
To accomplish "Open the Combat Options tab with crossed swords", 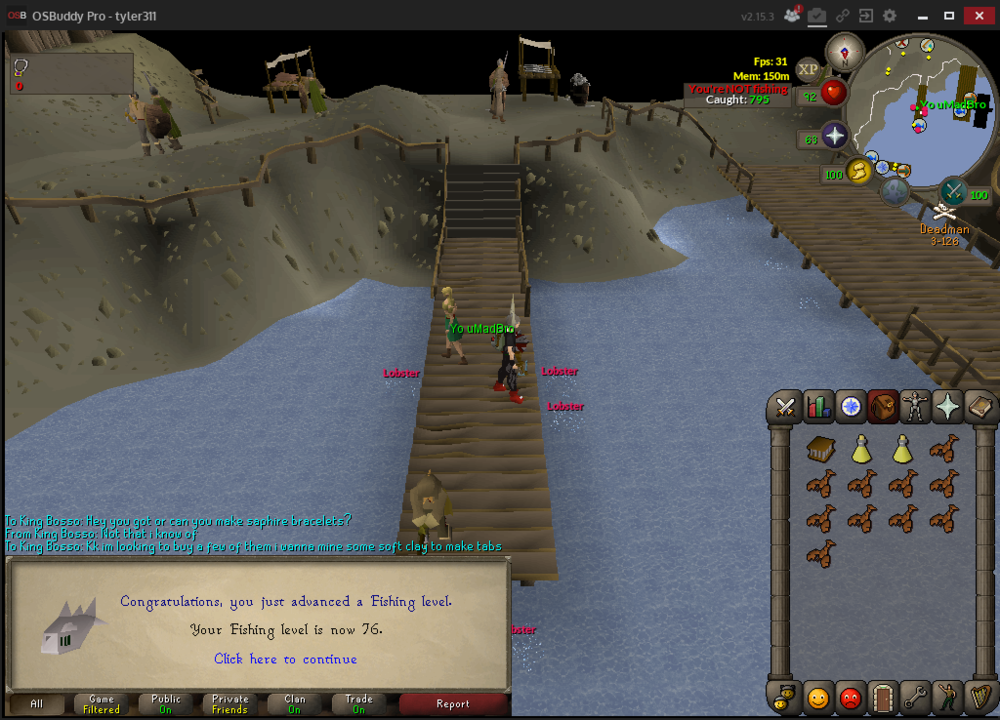I will click(x=786, y=406).
